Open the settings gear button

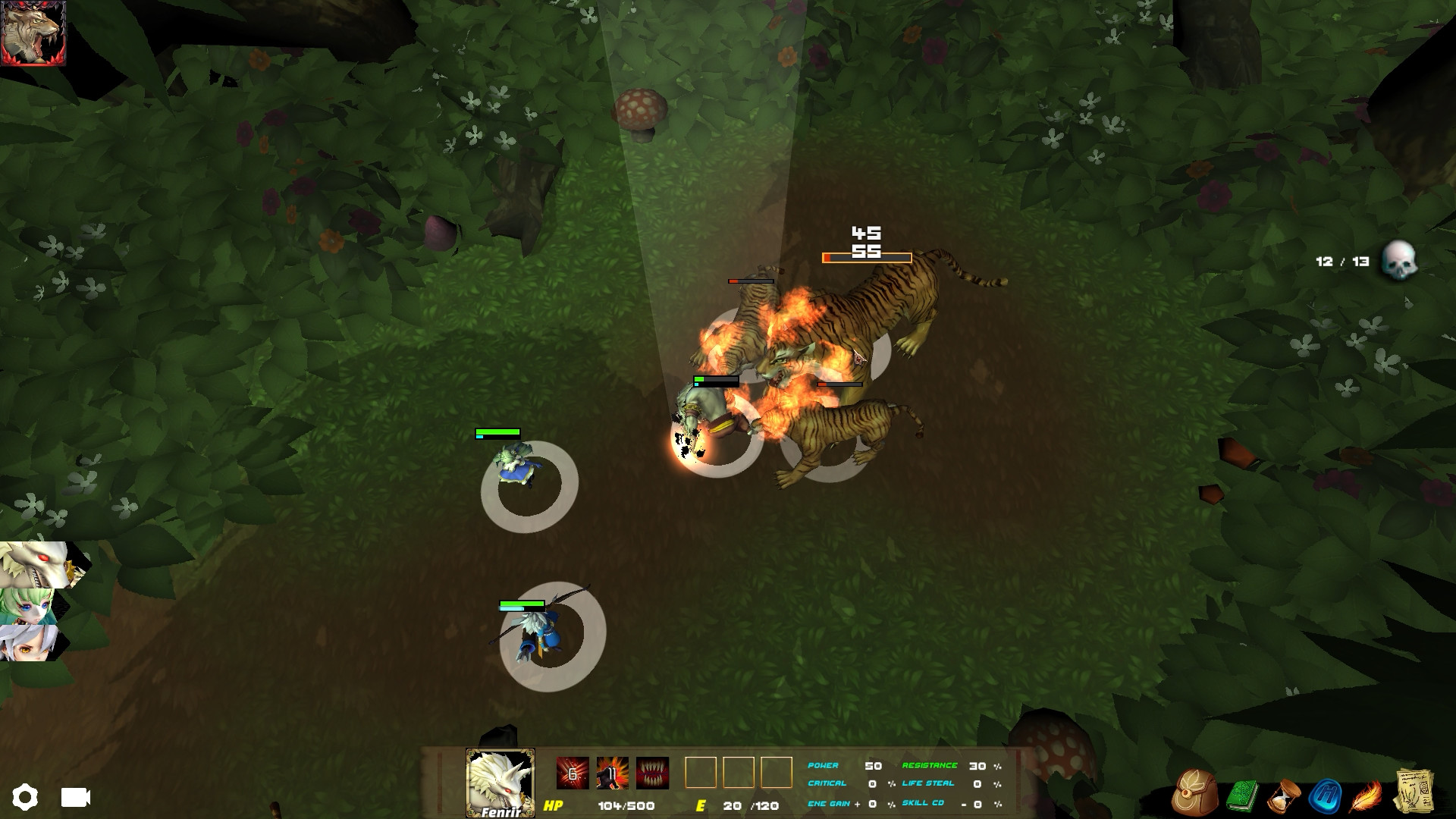coord(27,796)
